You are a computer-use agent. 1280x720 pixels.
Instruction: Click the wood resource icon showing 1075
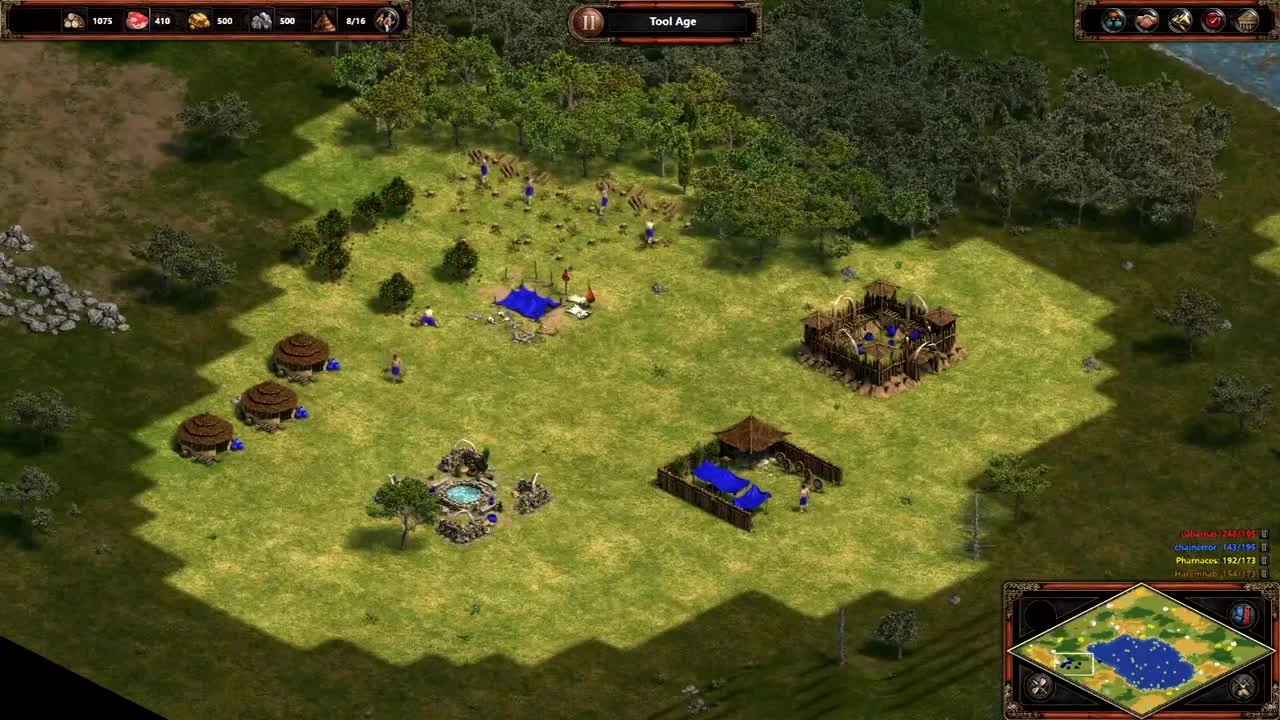(x=72, y=19)
